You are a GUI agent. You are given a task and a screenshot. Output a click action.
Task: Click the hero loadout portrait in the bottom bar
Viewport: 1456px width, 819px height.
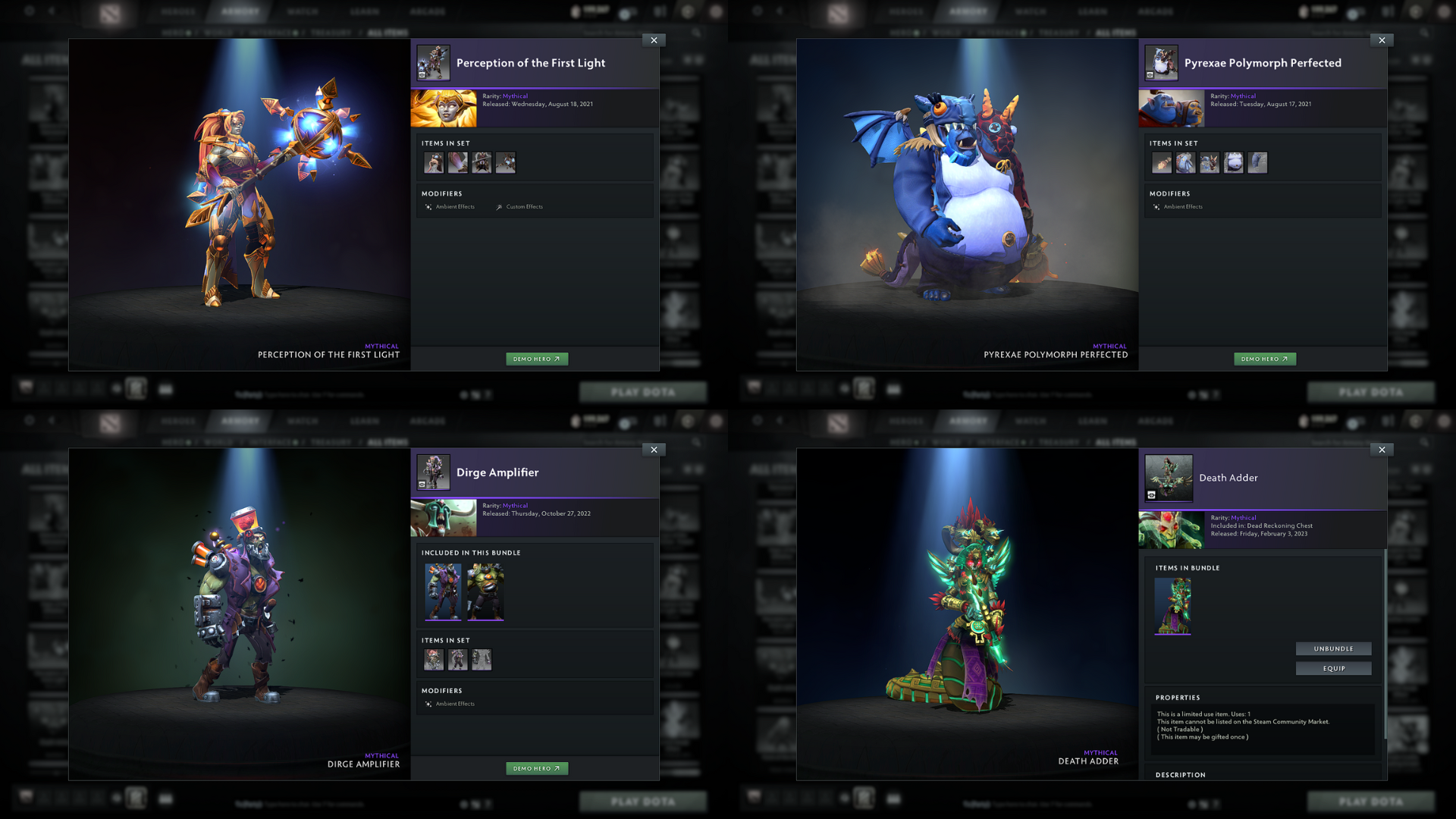(x=135, y=388)
